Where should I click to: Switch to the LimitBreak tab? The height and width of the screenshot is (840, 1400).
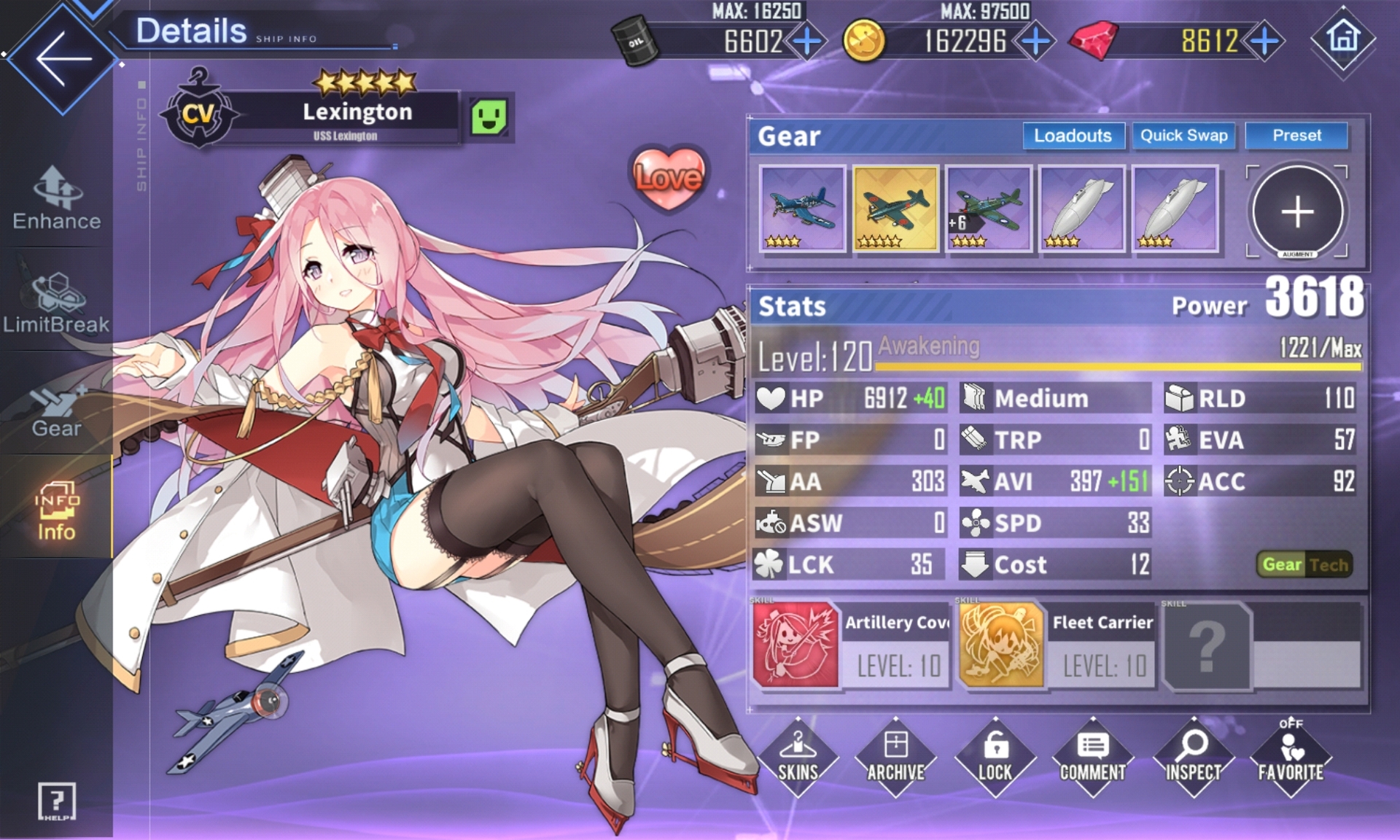pos(56,303)
